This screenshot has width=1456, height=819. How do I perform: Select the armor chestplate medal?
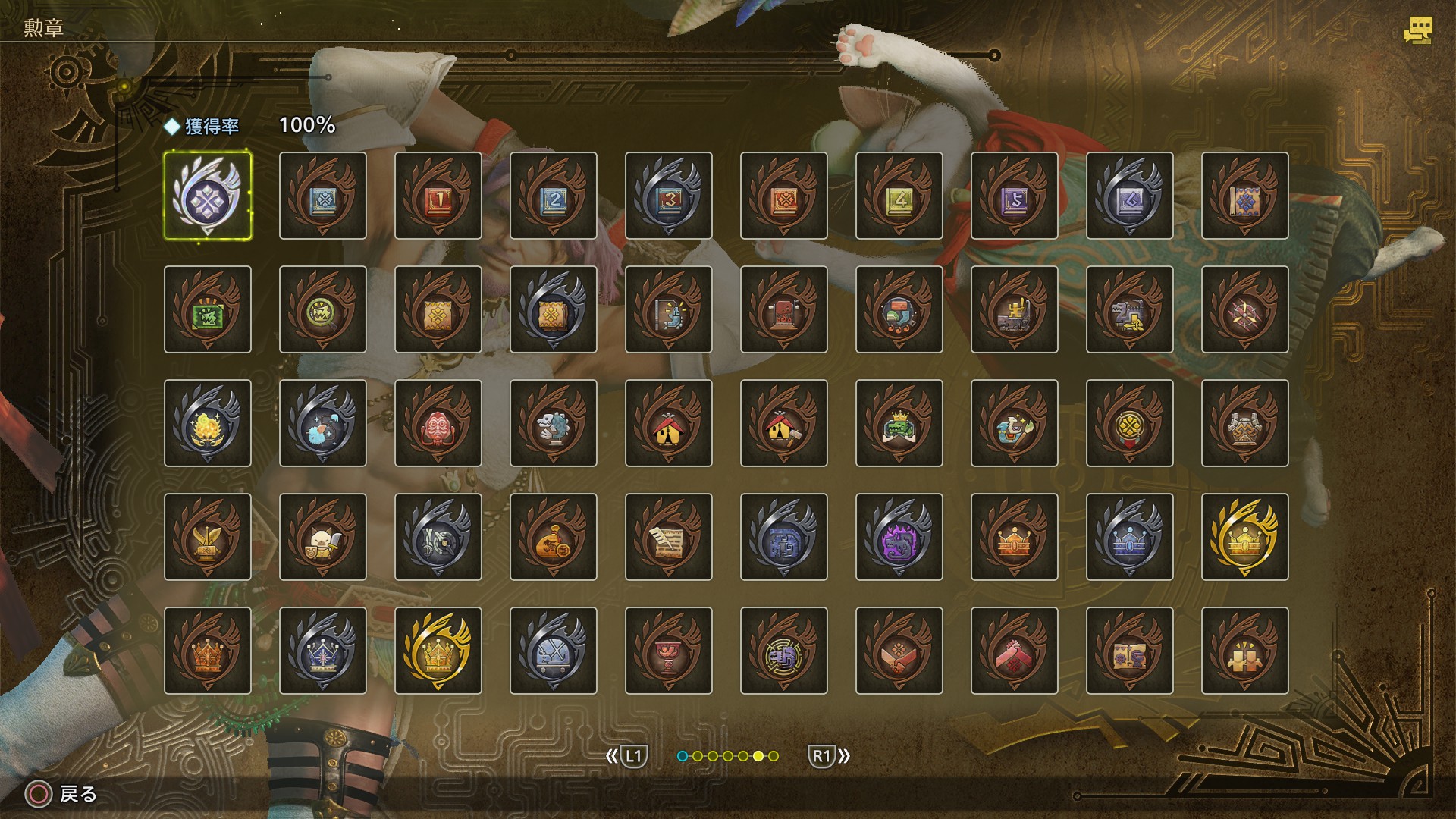(x=1245, y=423)
